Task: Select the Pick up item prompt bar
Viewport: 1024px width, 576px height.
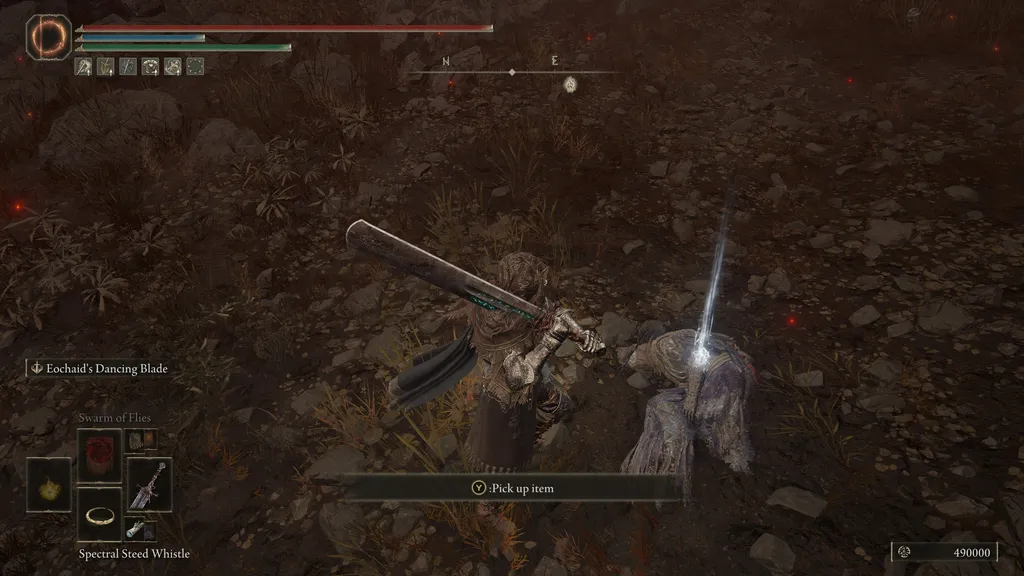Action: pos(512,488)
